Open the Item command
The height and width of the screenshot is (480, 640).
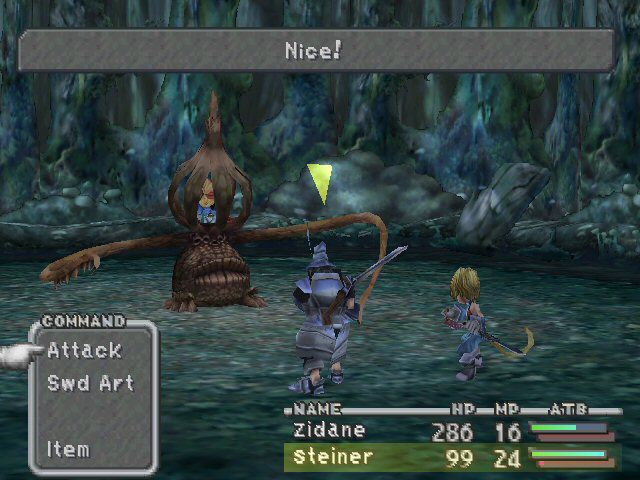click(x=68, y=449)
